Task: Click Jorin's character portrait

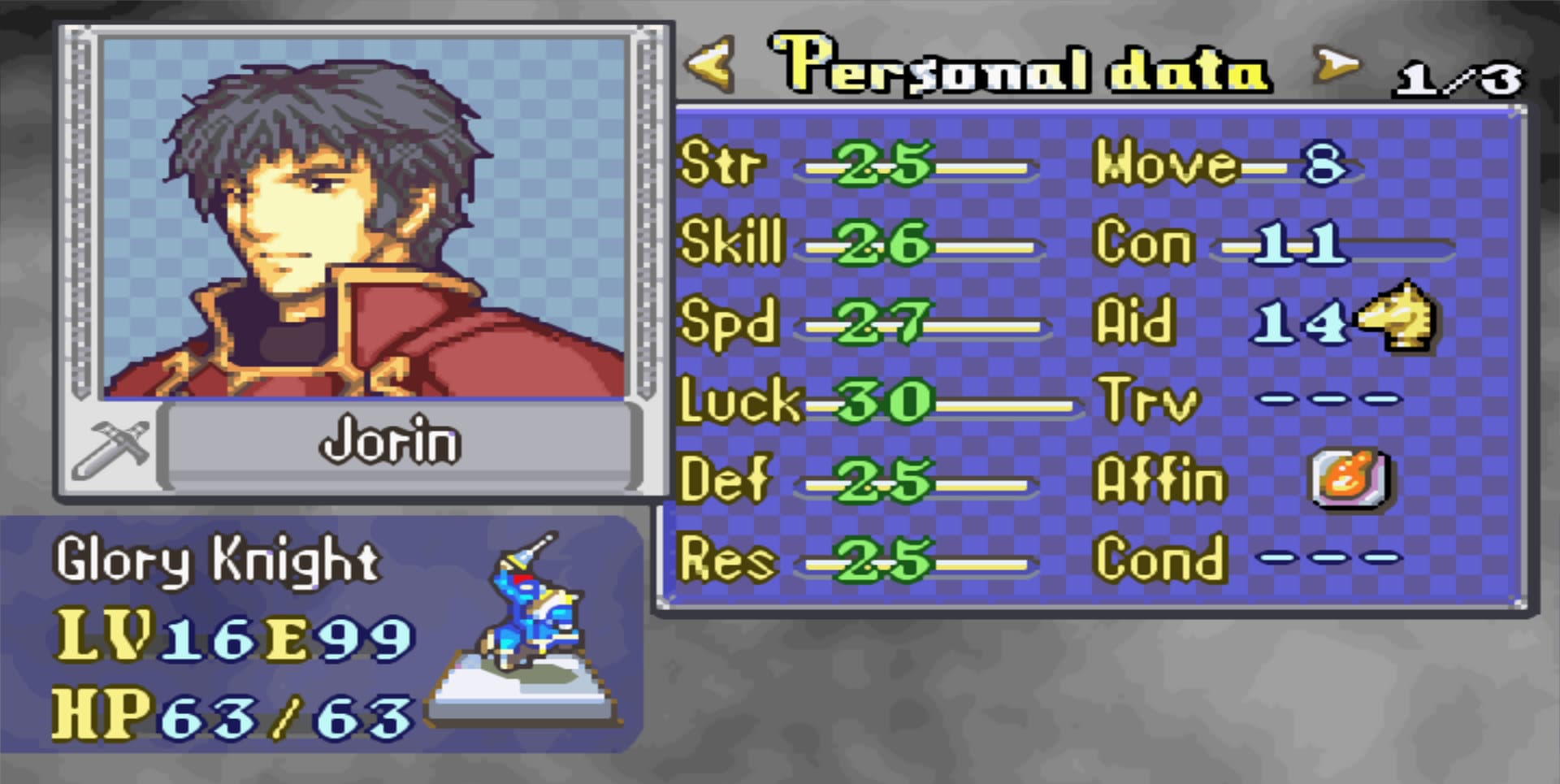Action: pyautogui.click(x=363, y=218)
